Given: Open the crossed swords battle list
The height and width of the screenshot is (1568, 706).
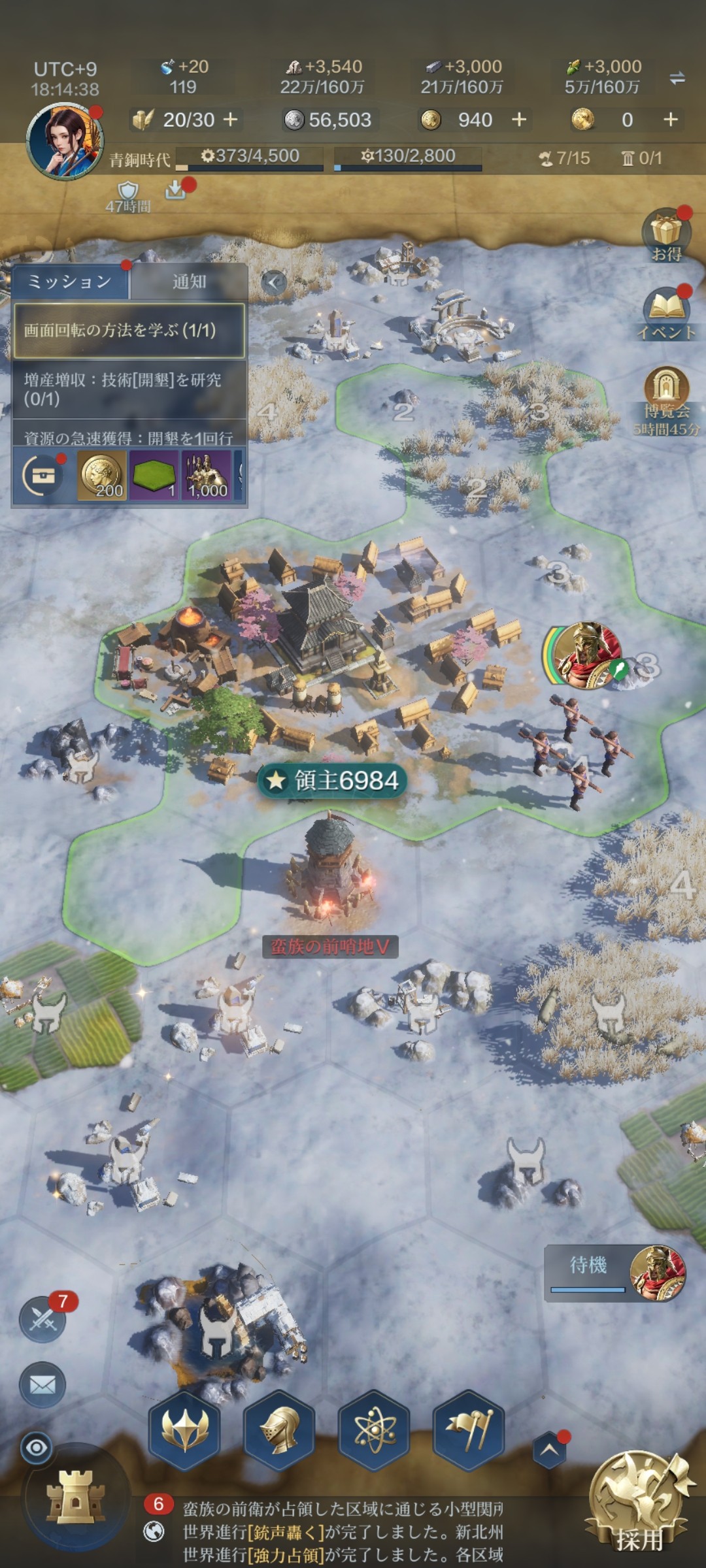Looking at the screenshot, I should (x=43, y=1320).
